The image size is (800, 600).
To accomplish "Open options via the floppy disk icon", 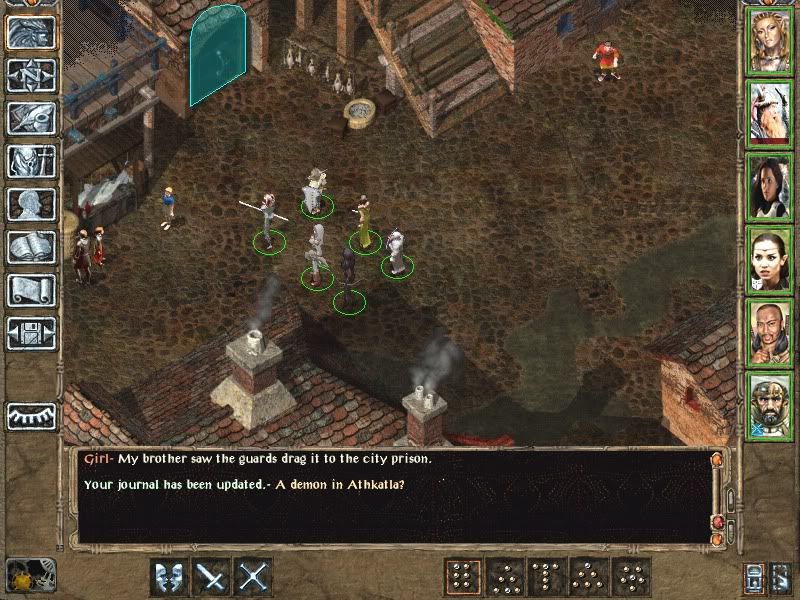I will coord(31,333).
